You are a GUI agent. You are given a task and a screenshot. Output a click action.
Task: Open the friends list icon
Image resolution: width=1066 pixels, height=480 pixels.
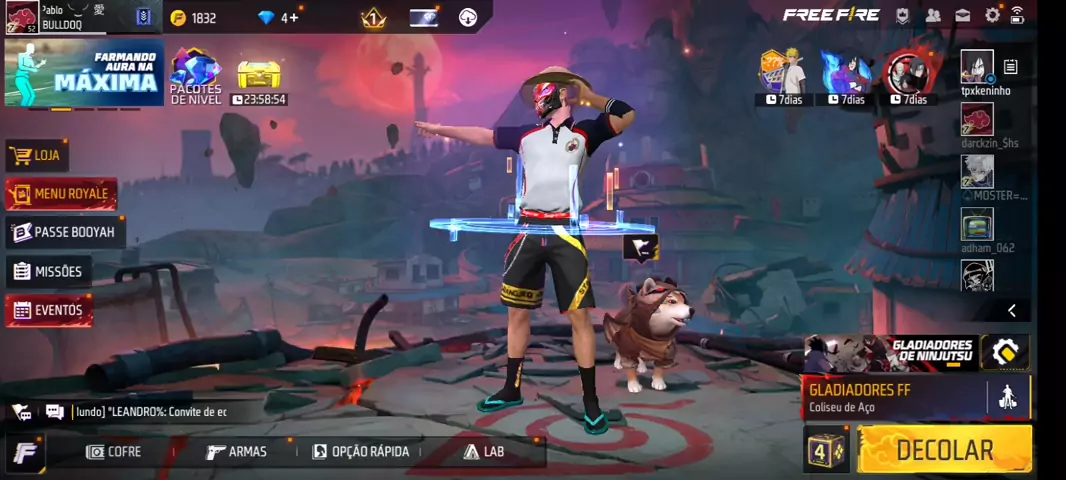pos(933,15)
